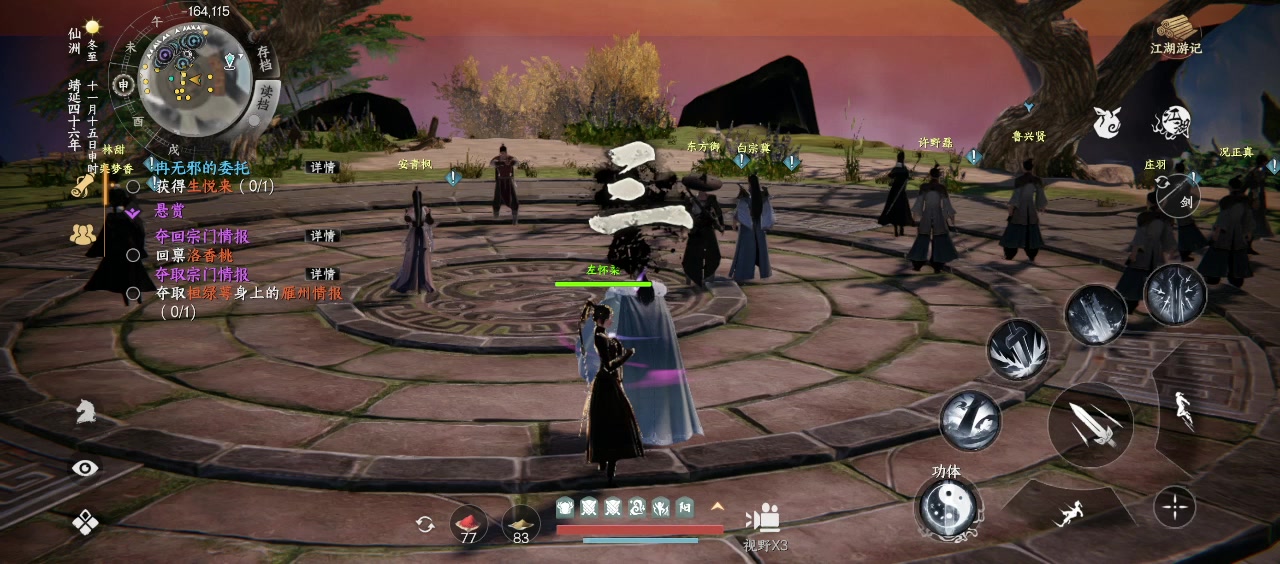The image size is (1280, 564).
Task: Open the quest scroll icon
Action: pos(83,186)
